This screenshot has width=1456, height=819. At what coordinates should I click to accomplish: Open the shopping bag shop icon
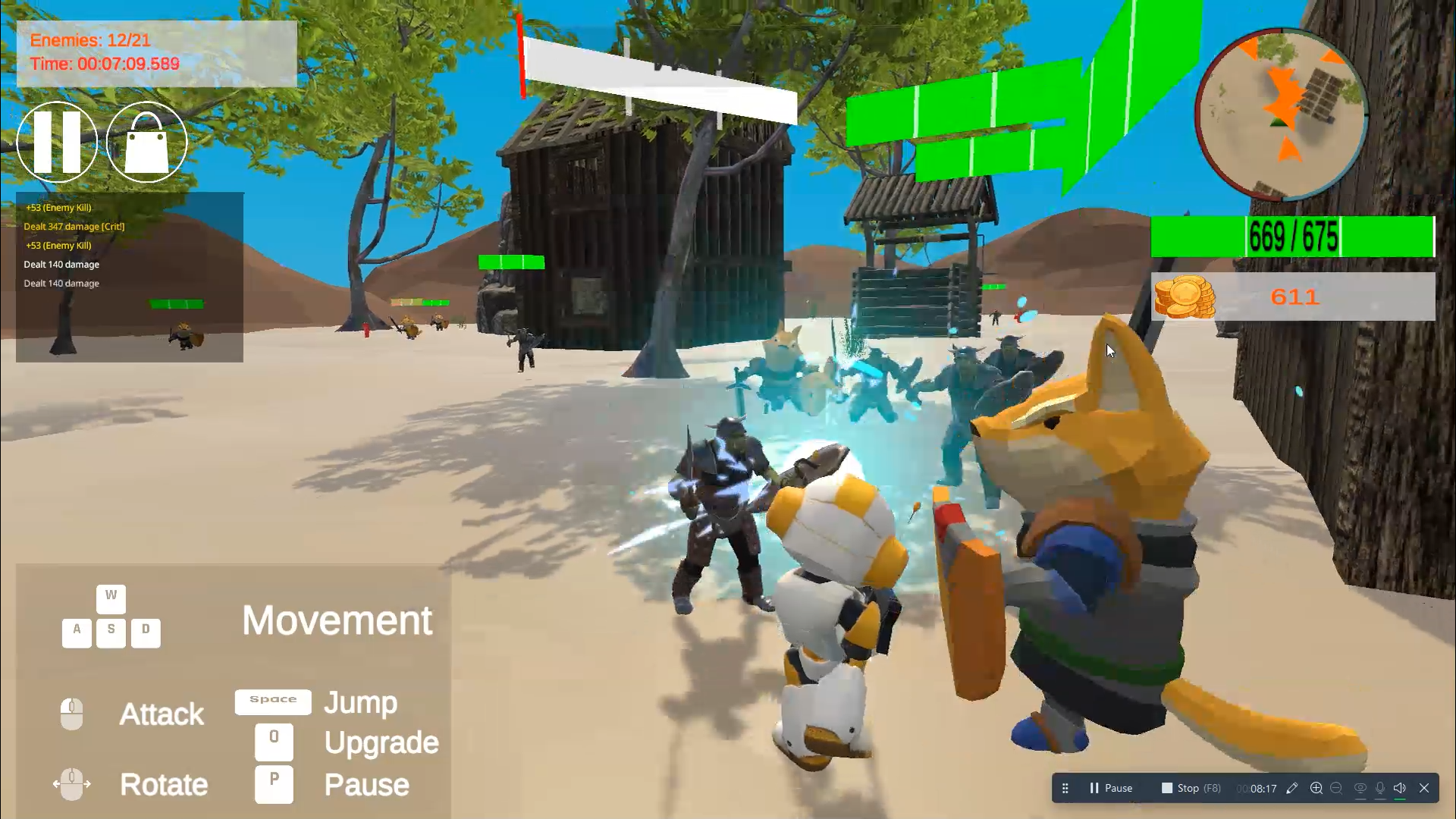tap(146, 142)
